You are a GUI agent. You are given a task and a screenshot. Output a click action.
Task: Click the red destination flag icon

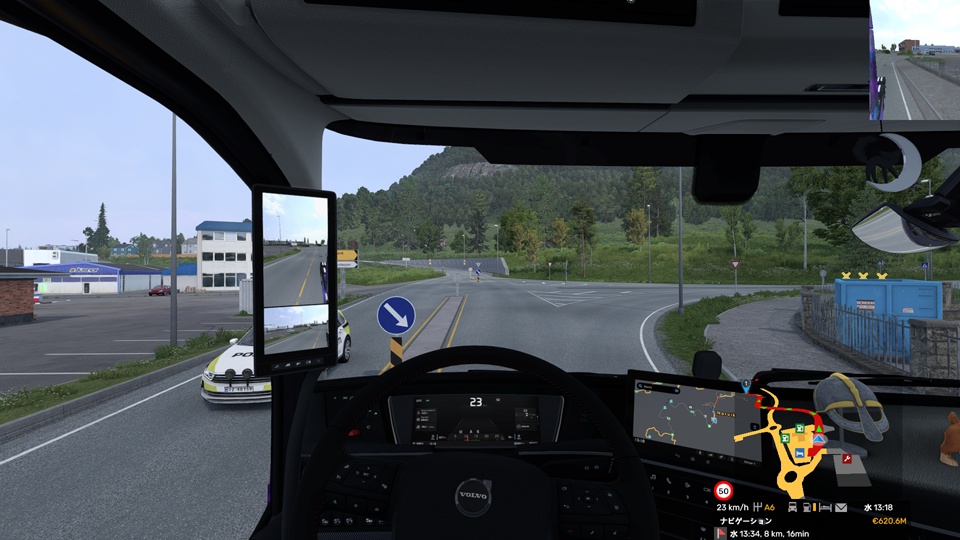(719, 534)
